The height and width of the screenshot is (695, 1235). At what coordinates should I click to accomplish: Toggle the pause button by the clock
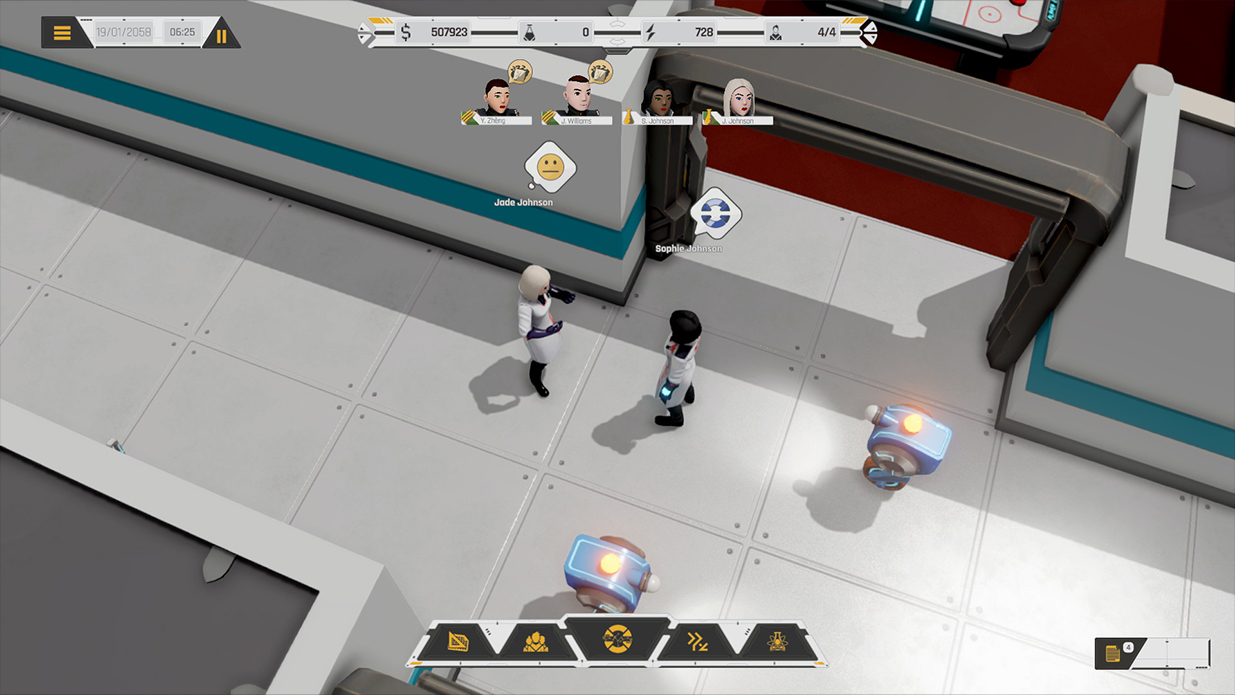pyautogui.click(x=221, y=36)
